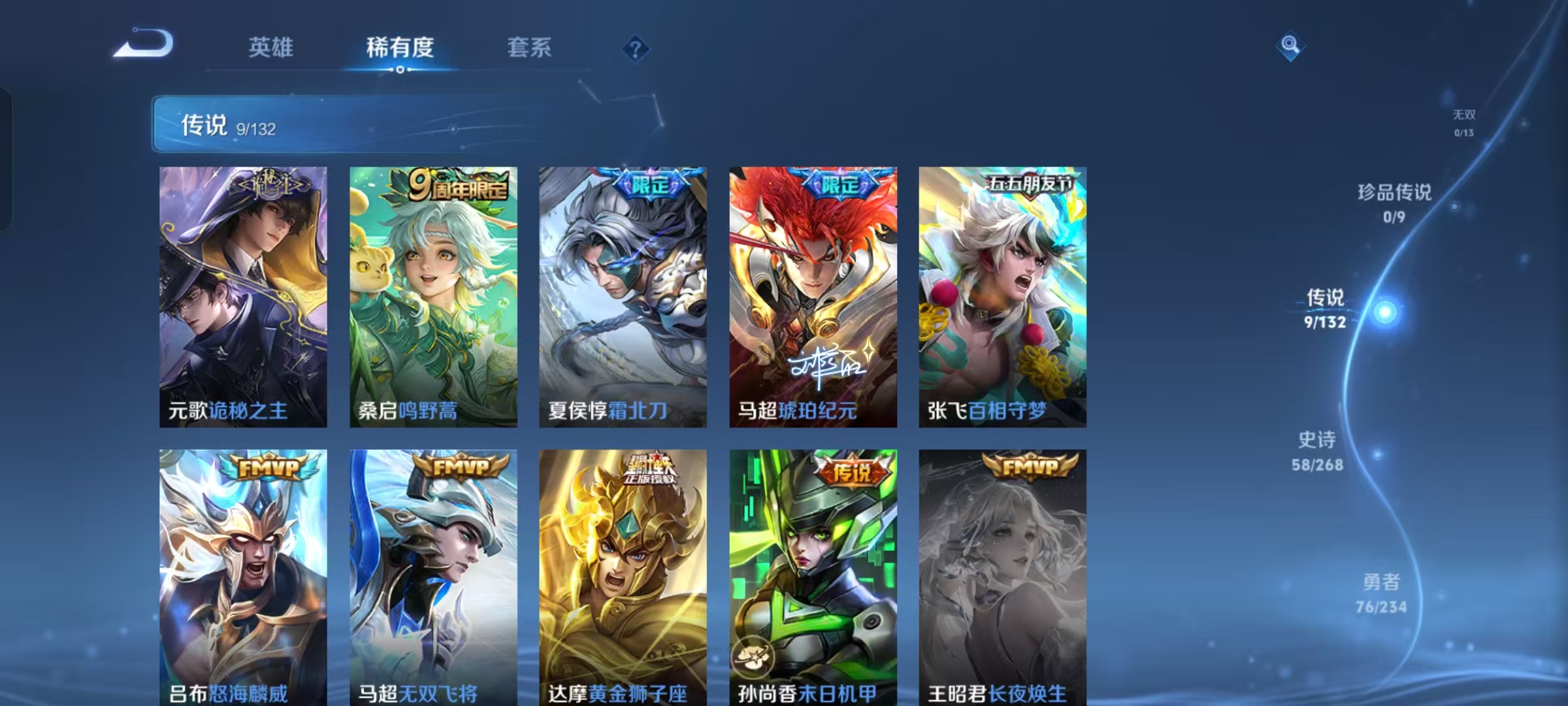Tap the question mark help icon

tap(635, 49)
